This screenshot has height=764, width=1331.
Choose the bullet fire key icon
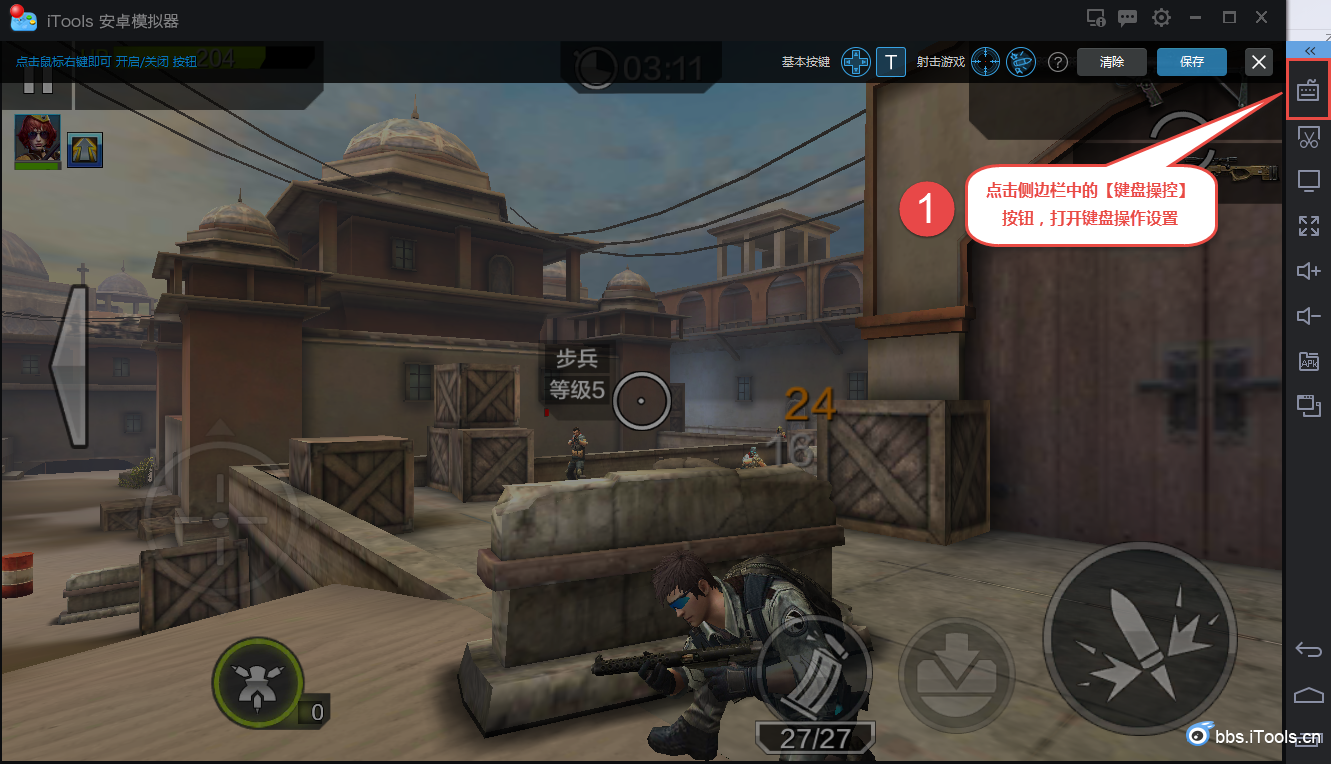pyautogui.click(x=1021, y=62)
